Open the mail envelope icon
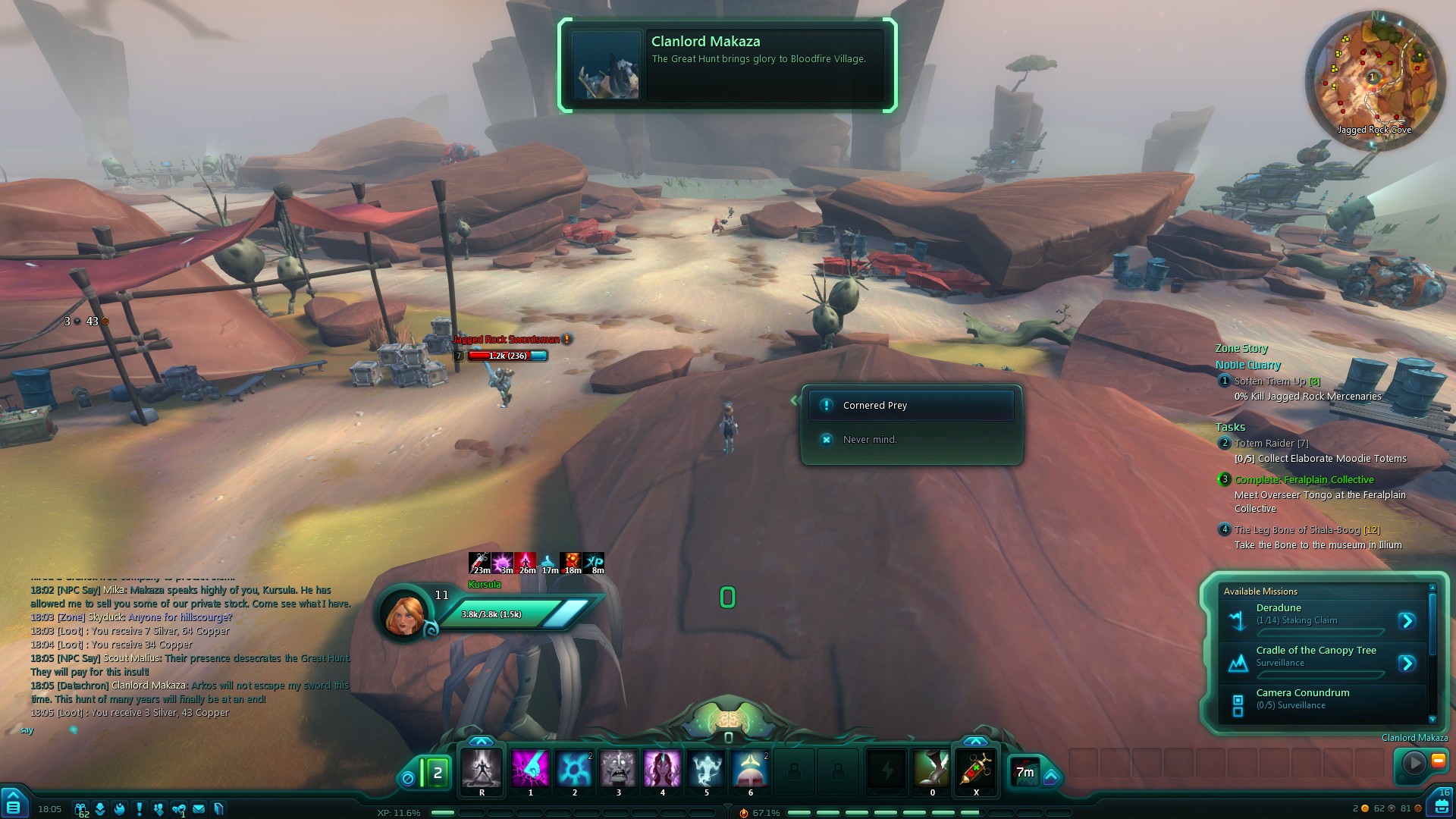Screen dimensions: 1456x819 coord(199,809)
